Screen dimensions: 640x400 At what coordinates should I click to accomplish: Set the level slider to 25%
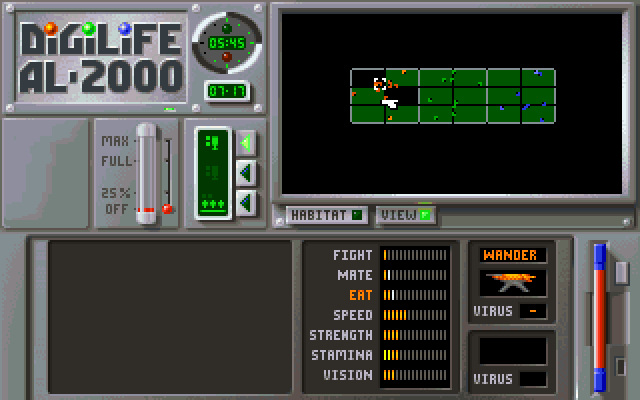pyautogui.click(x=147, y=191)
